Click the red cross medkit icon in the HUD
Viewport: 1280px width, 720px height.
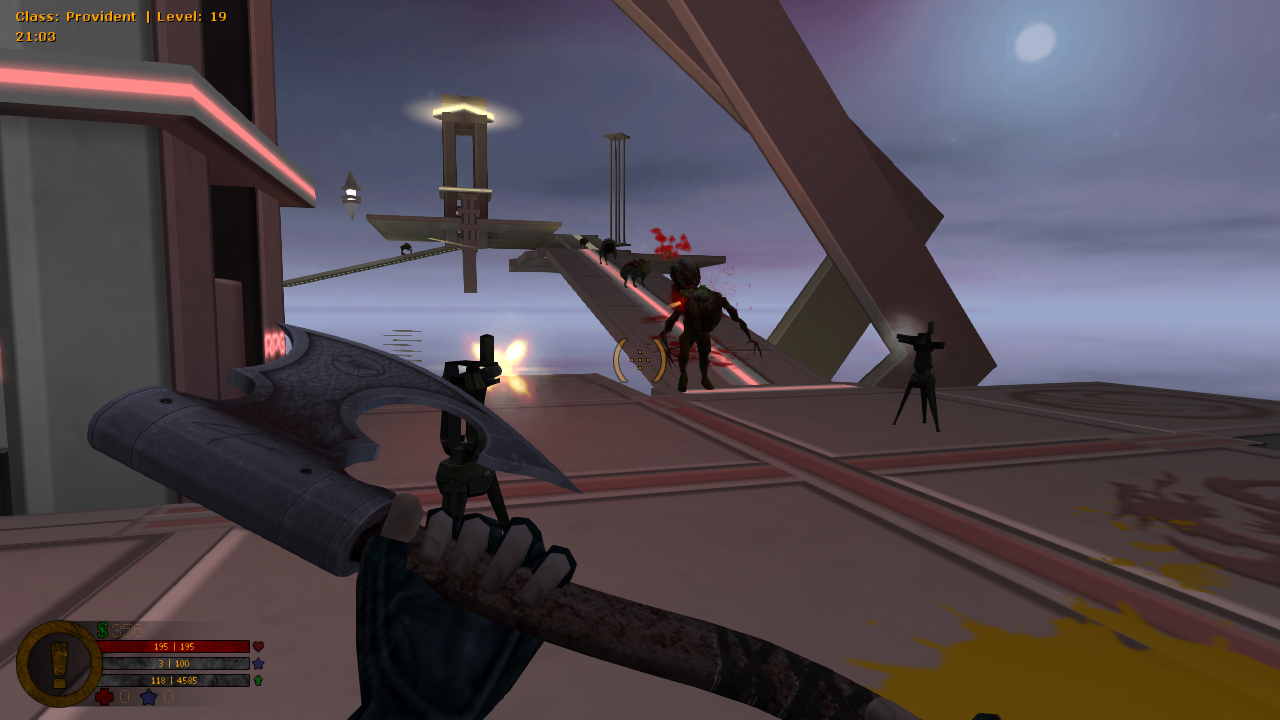pyautogui.click(x=104, y=697)
